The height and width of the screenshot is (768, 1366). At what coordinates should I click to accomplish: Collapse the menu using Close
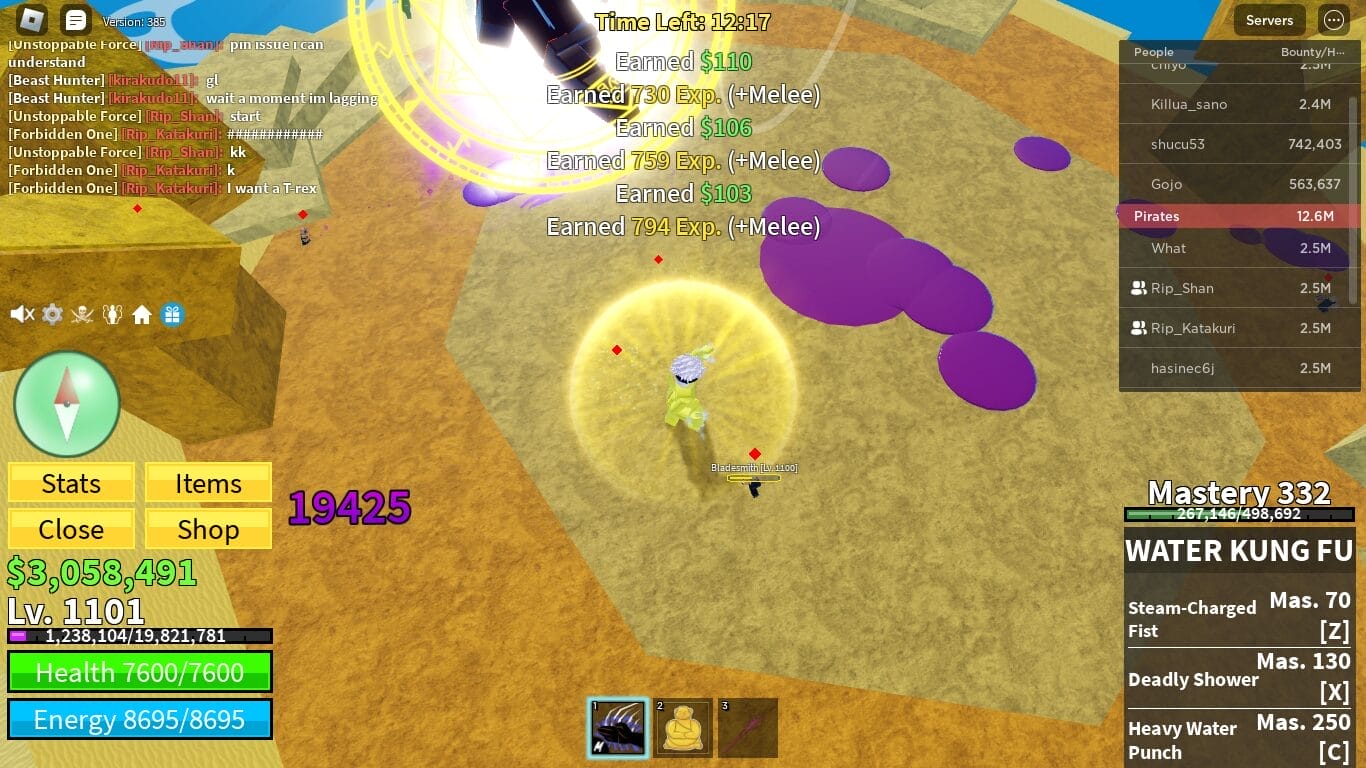click(70, 529)
